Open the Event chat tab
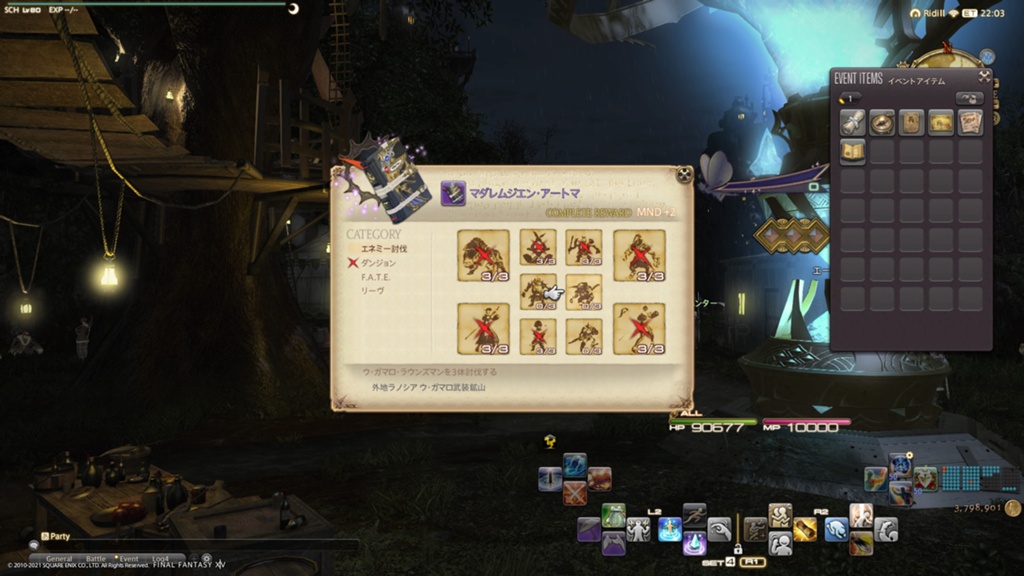This screenshot has width=1024, height=576. click(129, 559)
